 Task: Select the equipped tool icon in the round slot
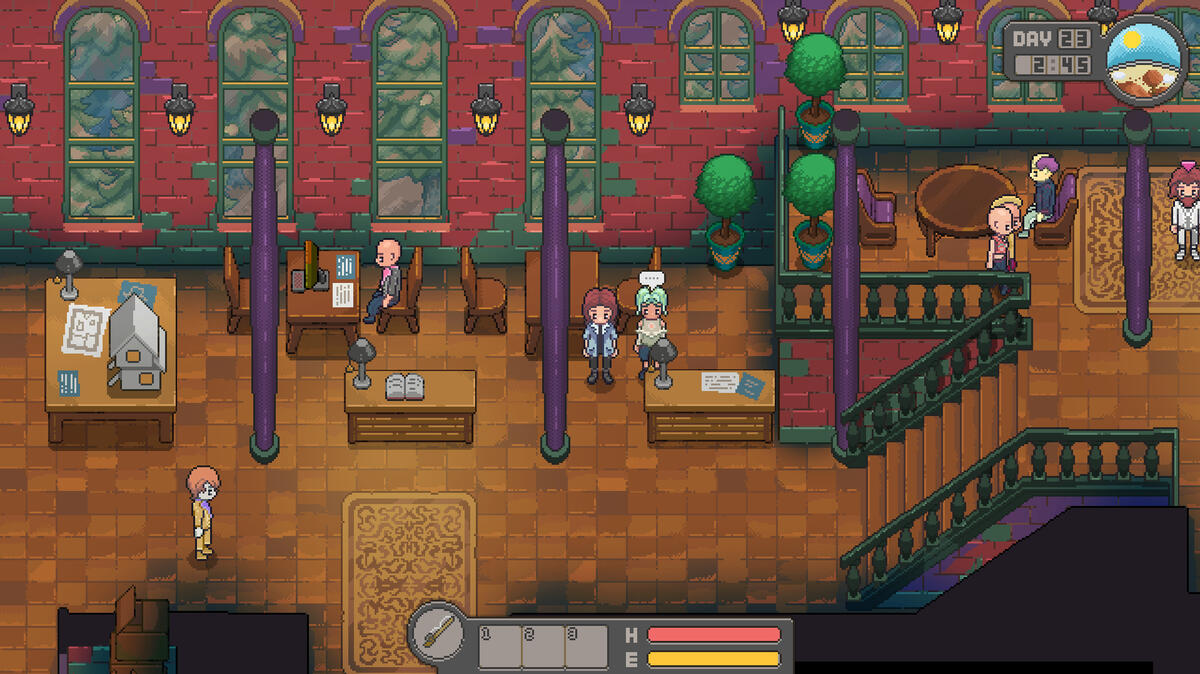point(438,634)
